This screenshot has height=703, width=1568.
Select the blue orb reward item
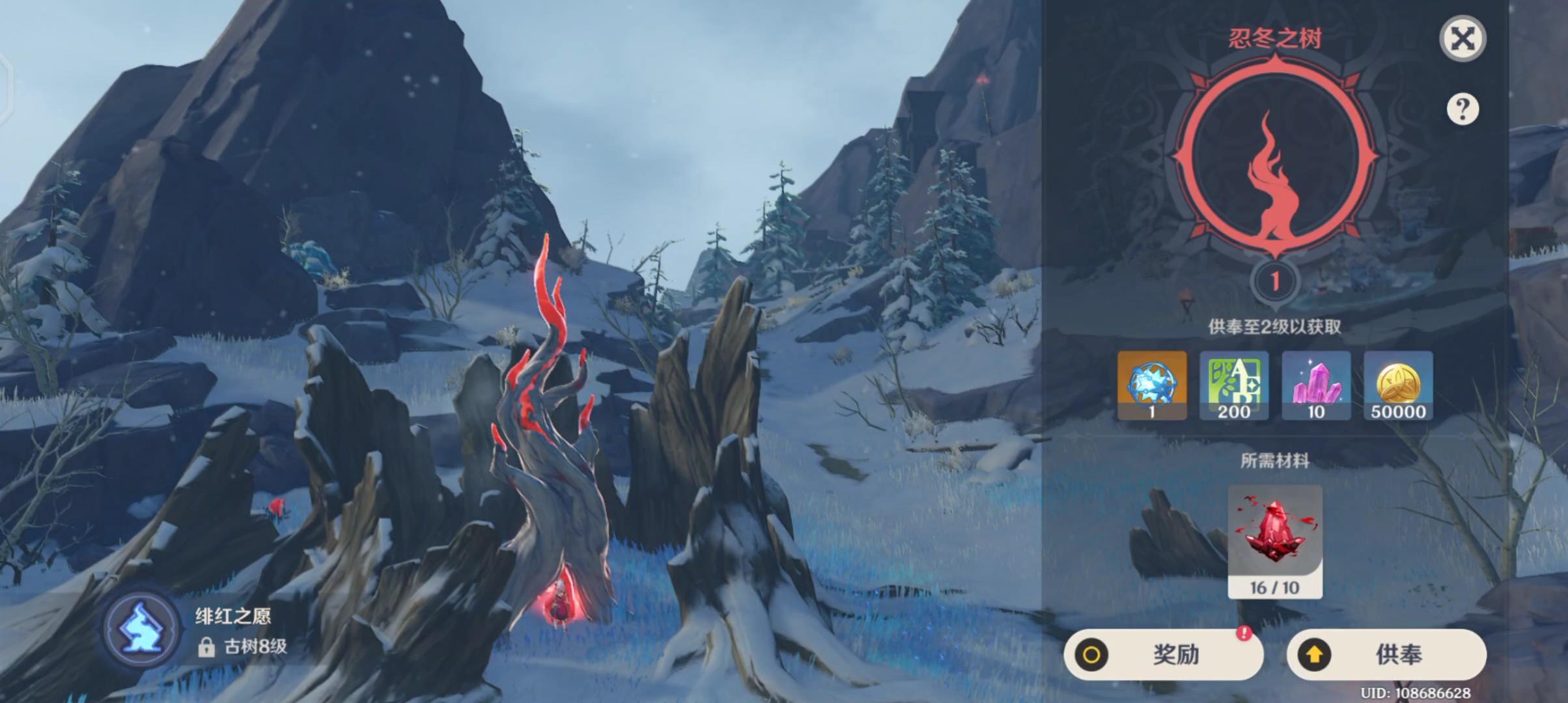coord(1152,385)
